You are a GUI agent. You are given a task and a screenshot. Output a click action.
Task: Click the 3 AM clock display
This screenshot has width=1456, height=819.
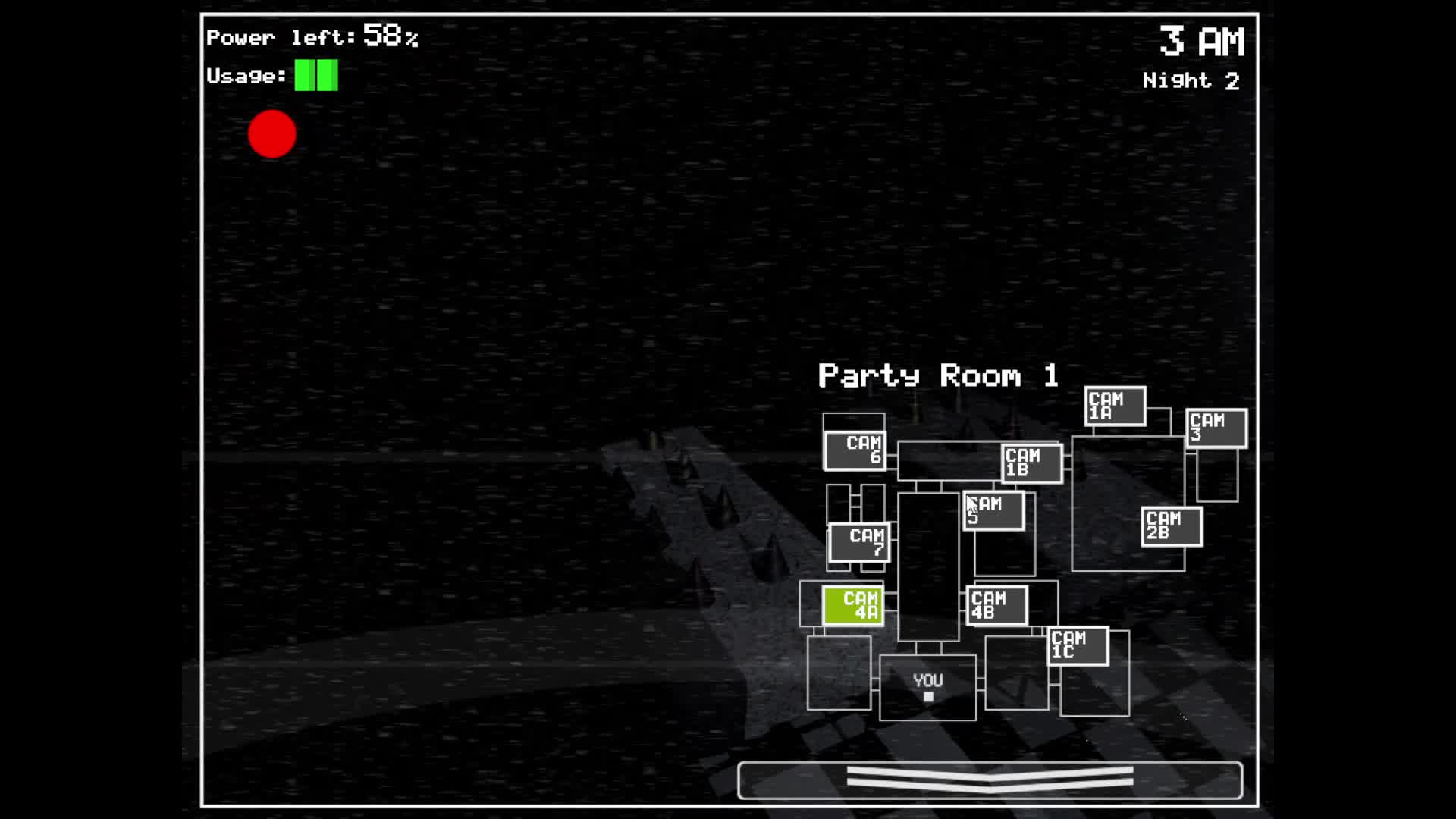1202,42
